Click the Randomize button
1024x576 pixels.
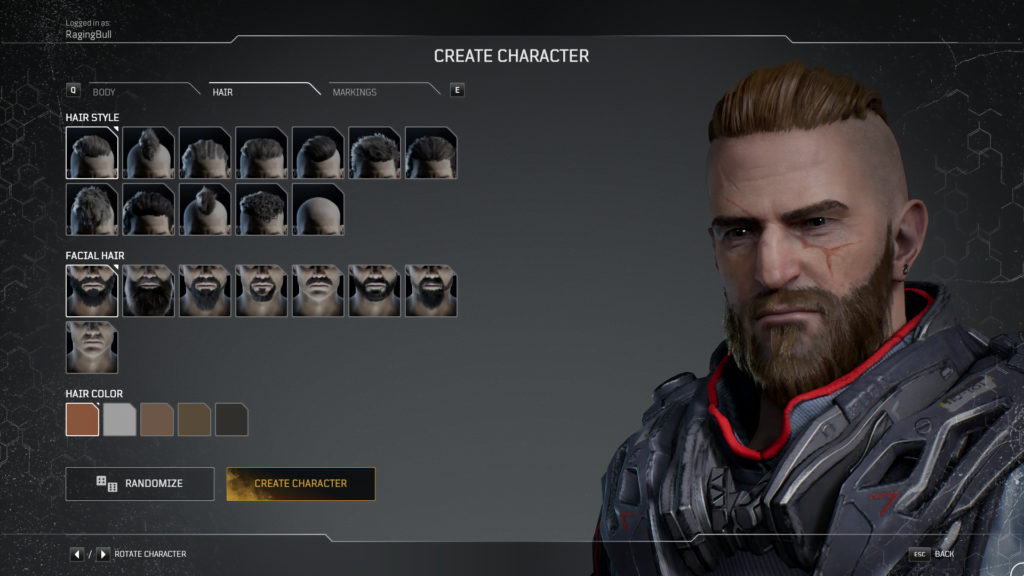click(x=140, y=483)
